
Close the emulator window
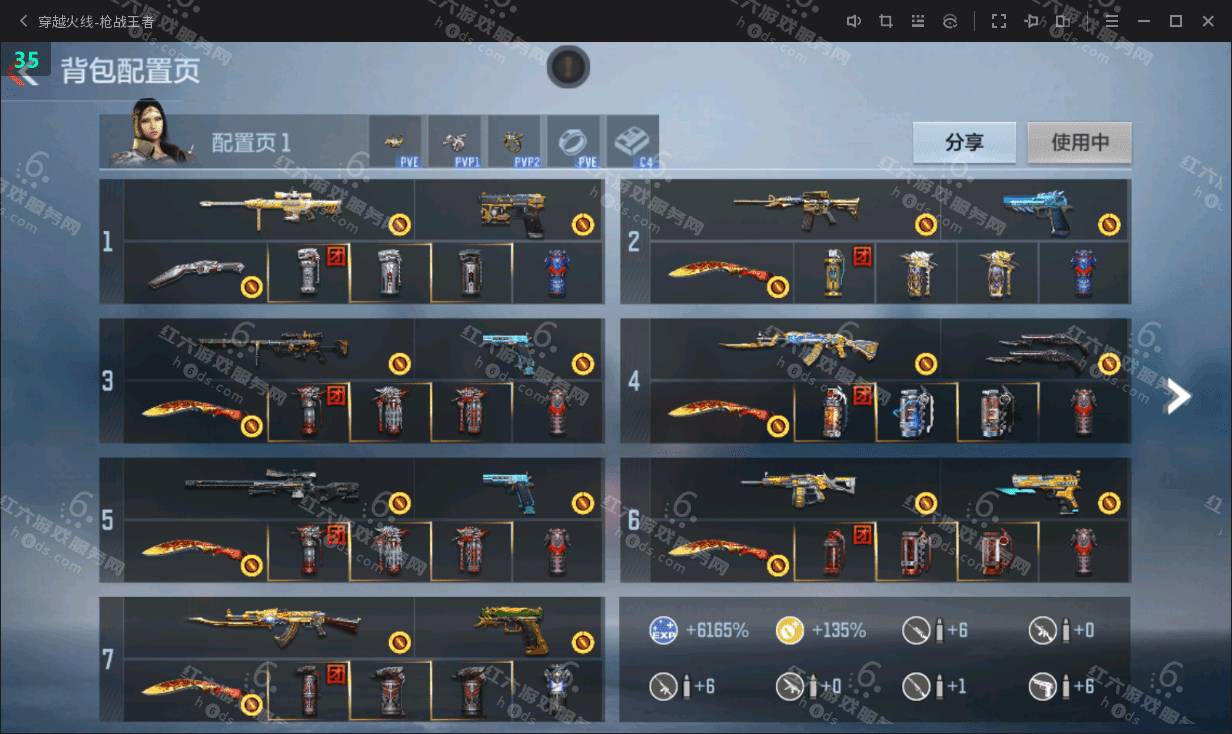coord(1207,21)
